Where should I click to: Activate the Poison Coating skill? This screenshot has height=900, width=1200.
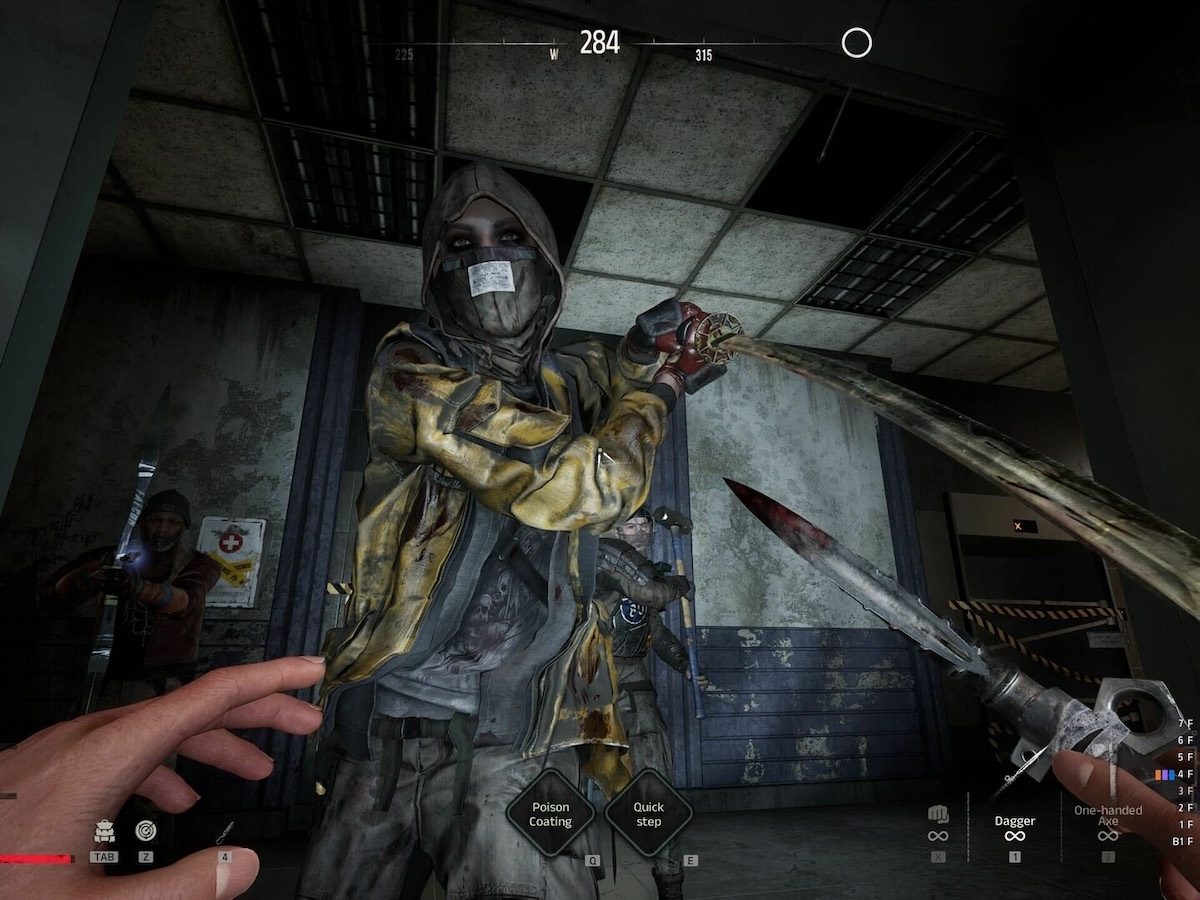coord(550,814)
